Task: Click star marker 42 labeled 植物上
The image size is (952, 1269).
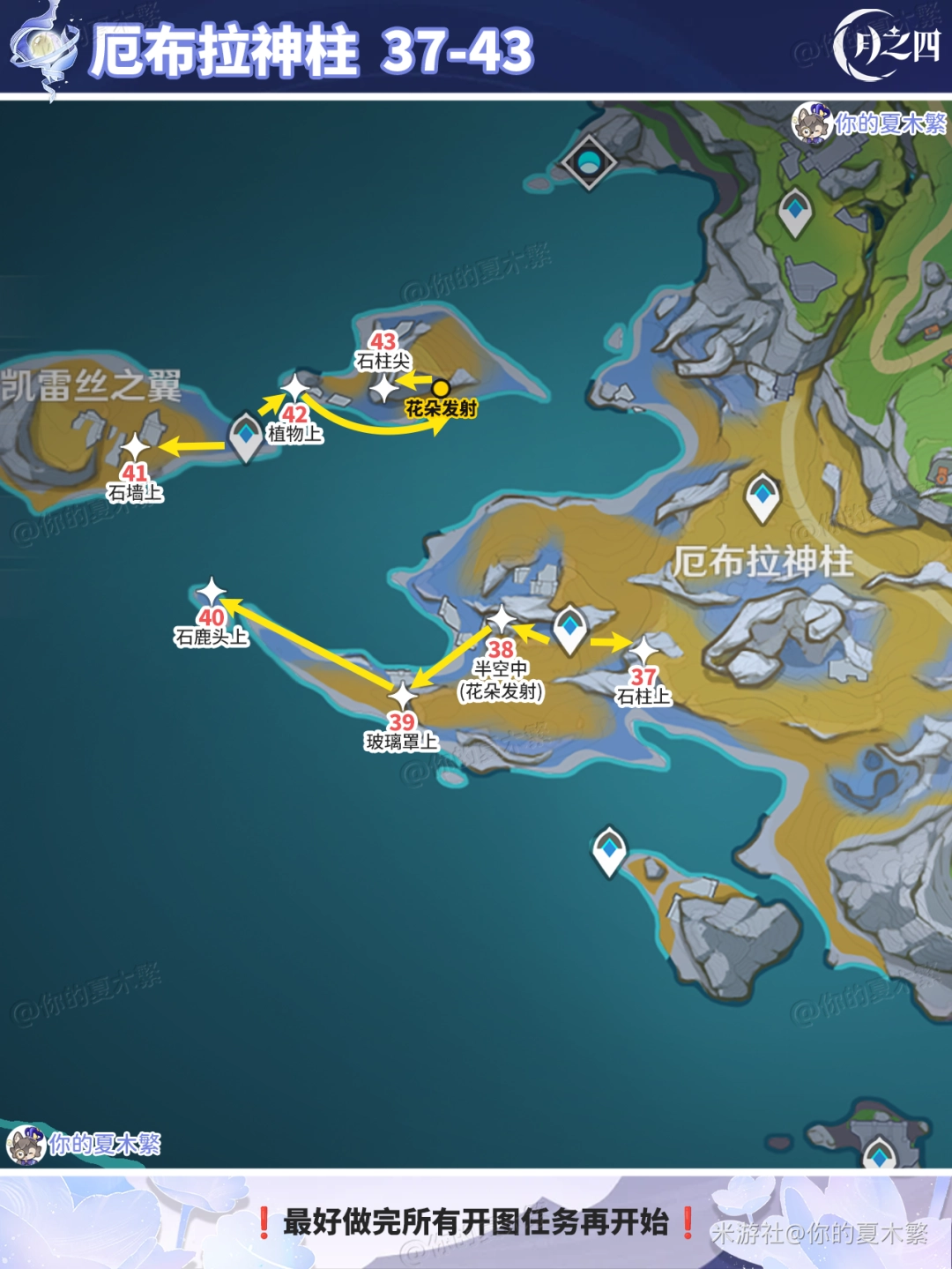Action: tap(294, 387)
